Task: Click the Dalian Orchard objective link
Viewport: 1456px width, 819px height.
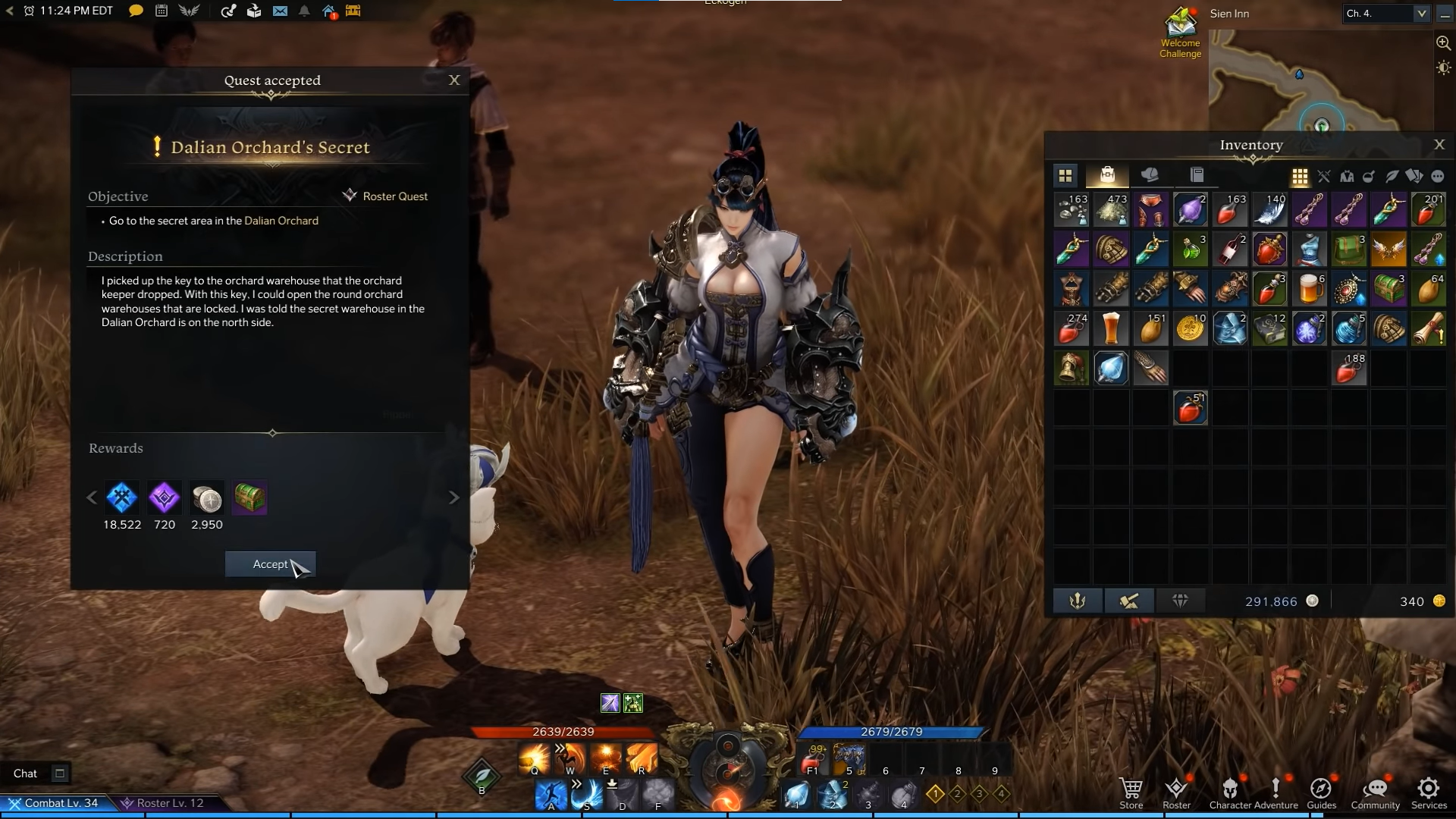Action: click(x=281, y=221)
